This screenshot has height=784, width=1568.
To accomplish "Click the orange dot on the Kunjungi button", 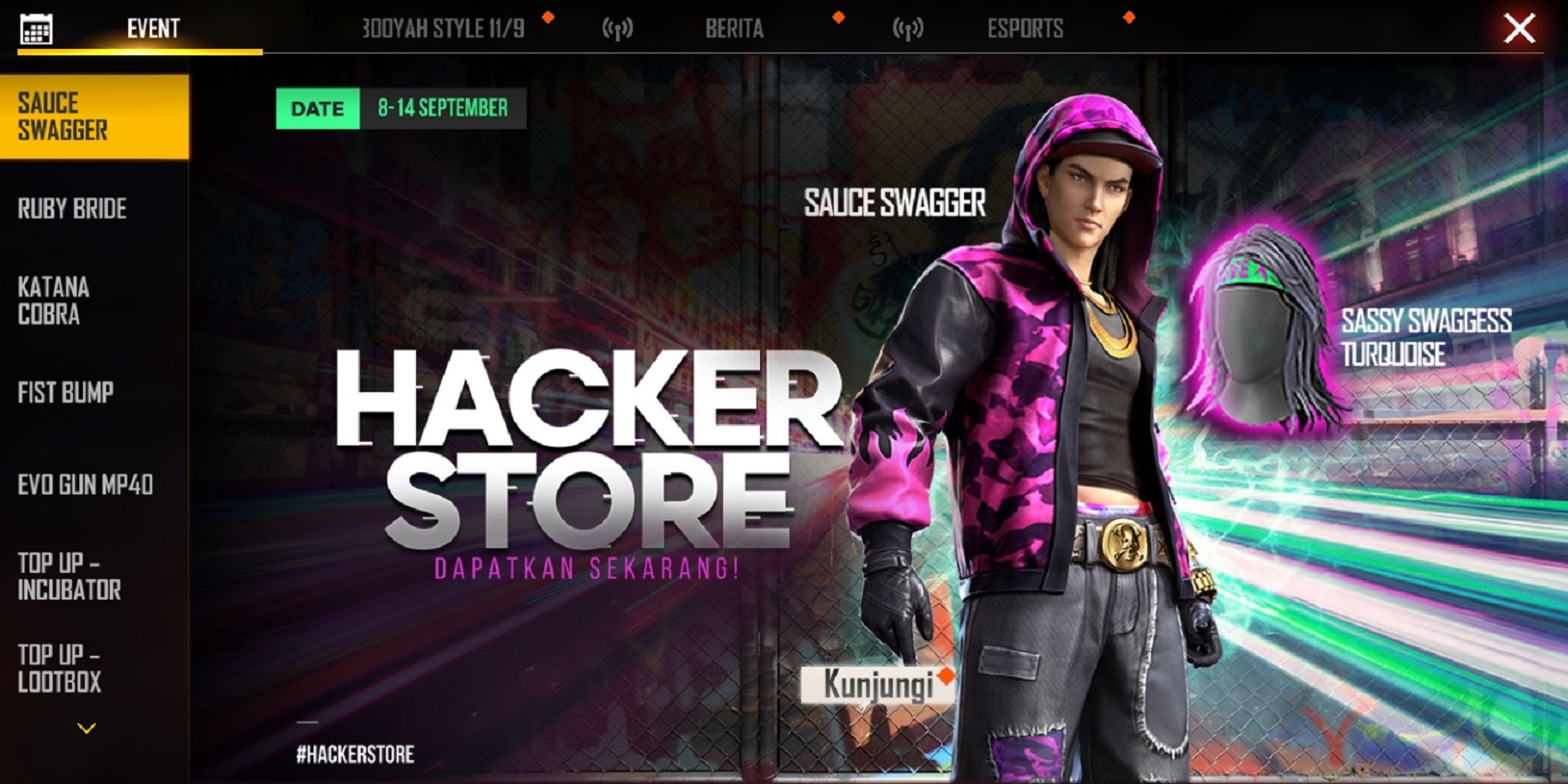I will tap(946, 676).
